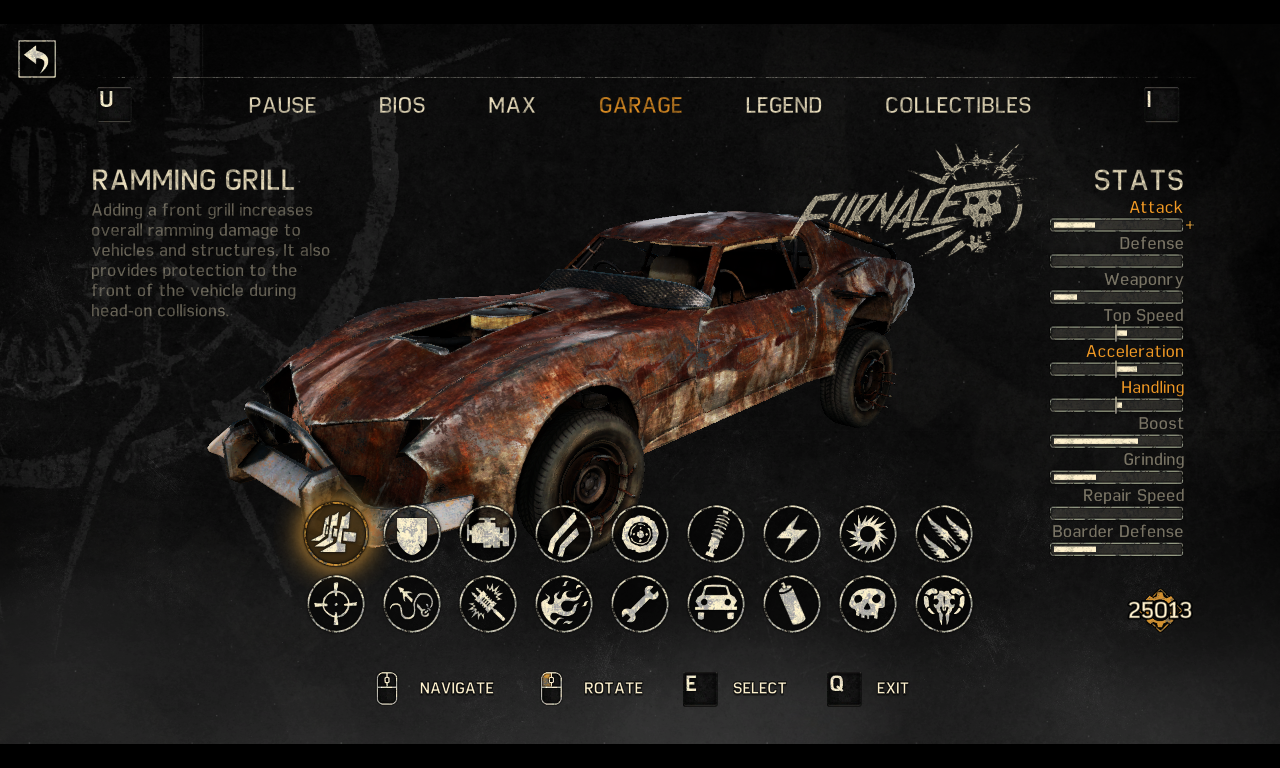Select the flame burst upgrade icon
The image size is (1280, 768).
click(564, 604)
